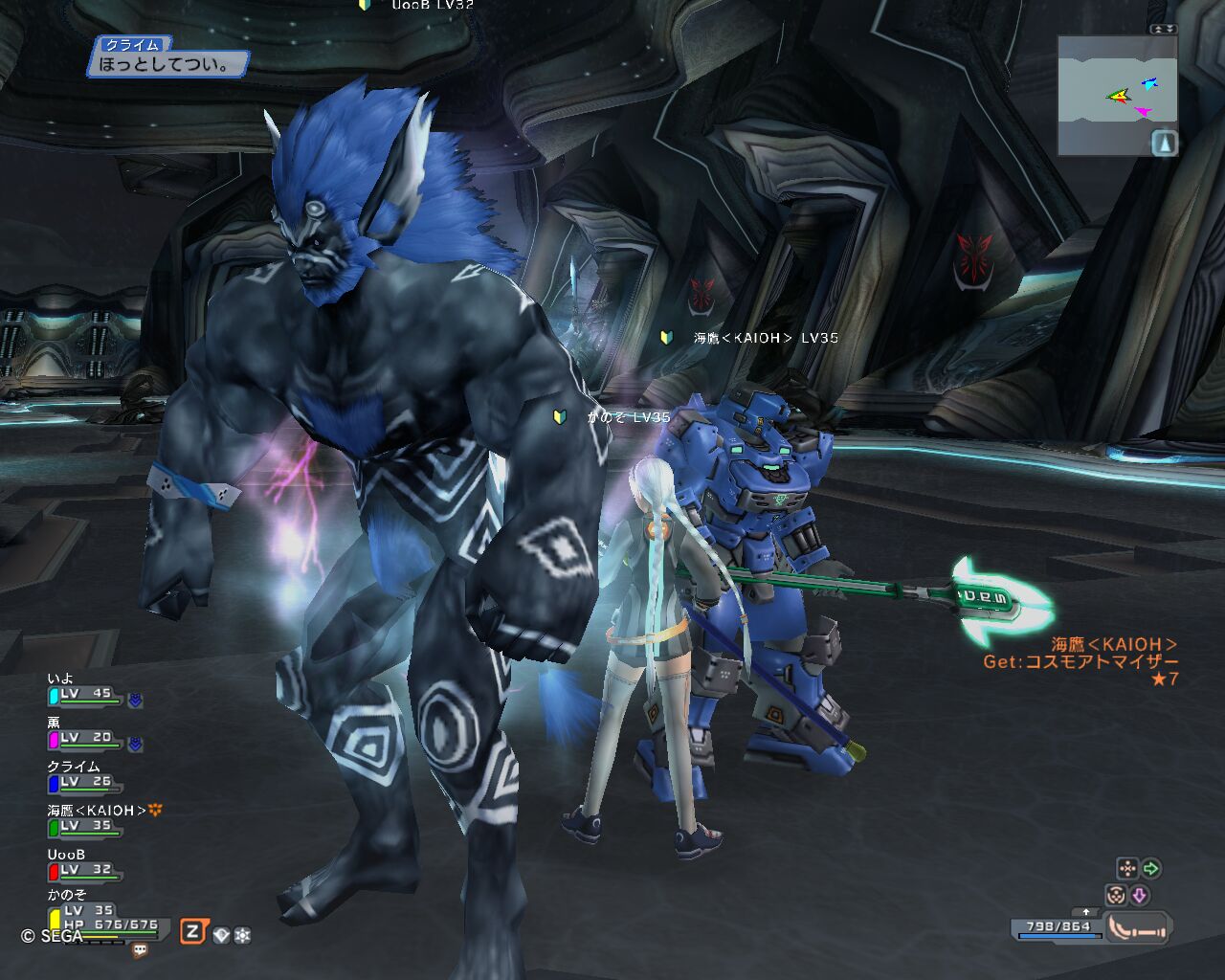Click the four-dot cross action icon
The height and width of the screenshot is (980, 1225).
pos(1127,868)
